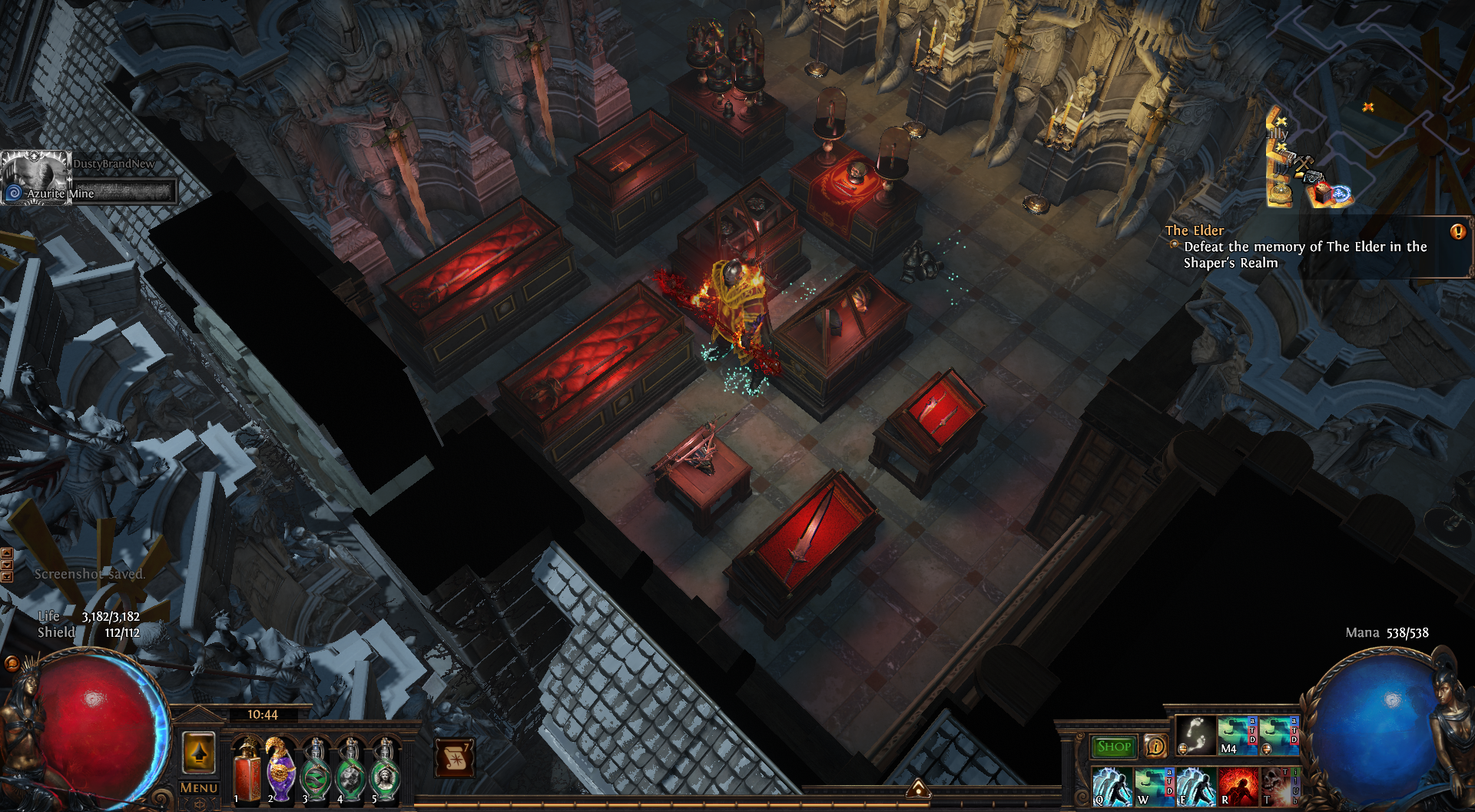Viewport: 1475px width, 812px height.
Task: Activate the E skill icon
Action: point(1195,787)
